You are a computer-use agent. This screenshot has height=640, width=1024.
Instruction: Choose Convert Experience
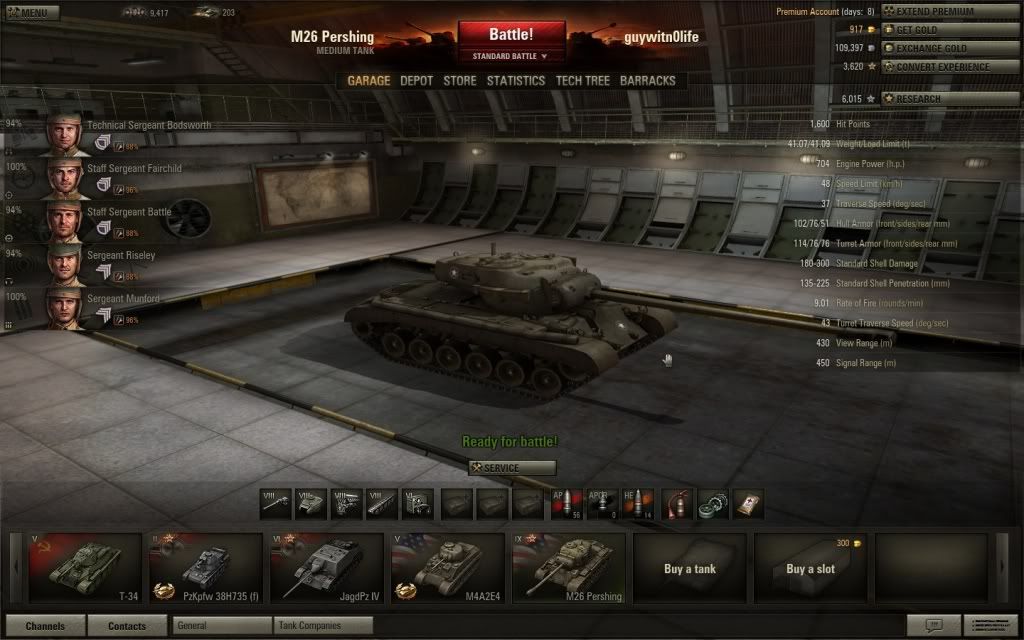coord(936,67)
